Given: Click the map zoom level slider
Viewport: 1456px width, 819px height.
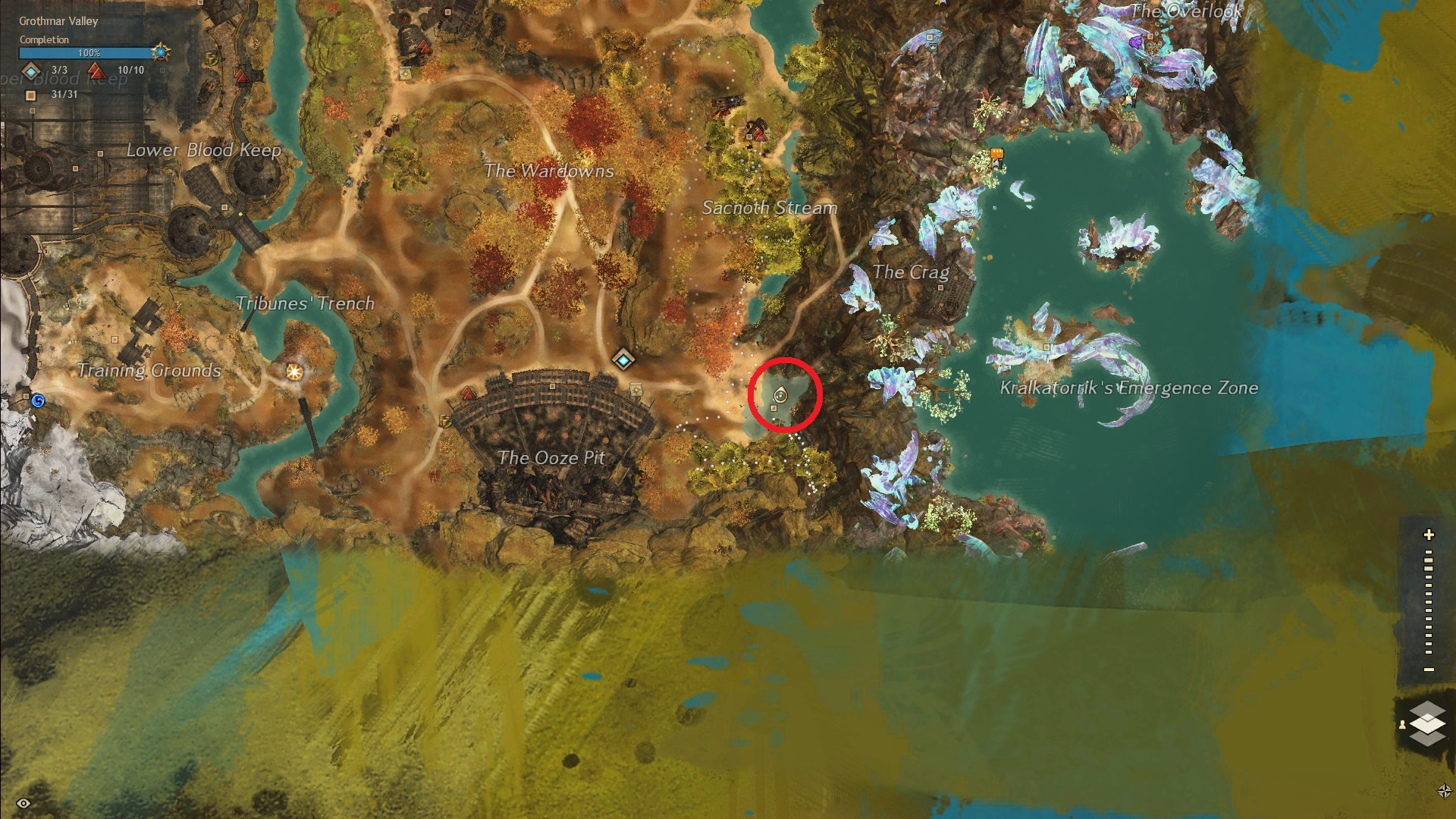Looking at the screenshot, I should pos(1429,603).
